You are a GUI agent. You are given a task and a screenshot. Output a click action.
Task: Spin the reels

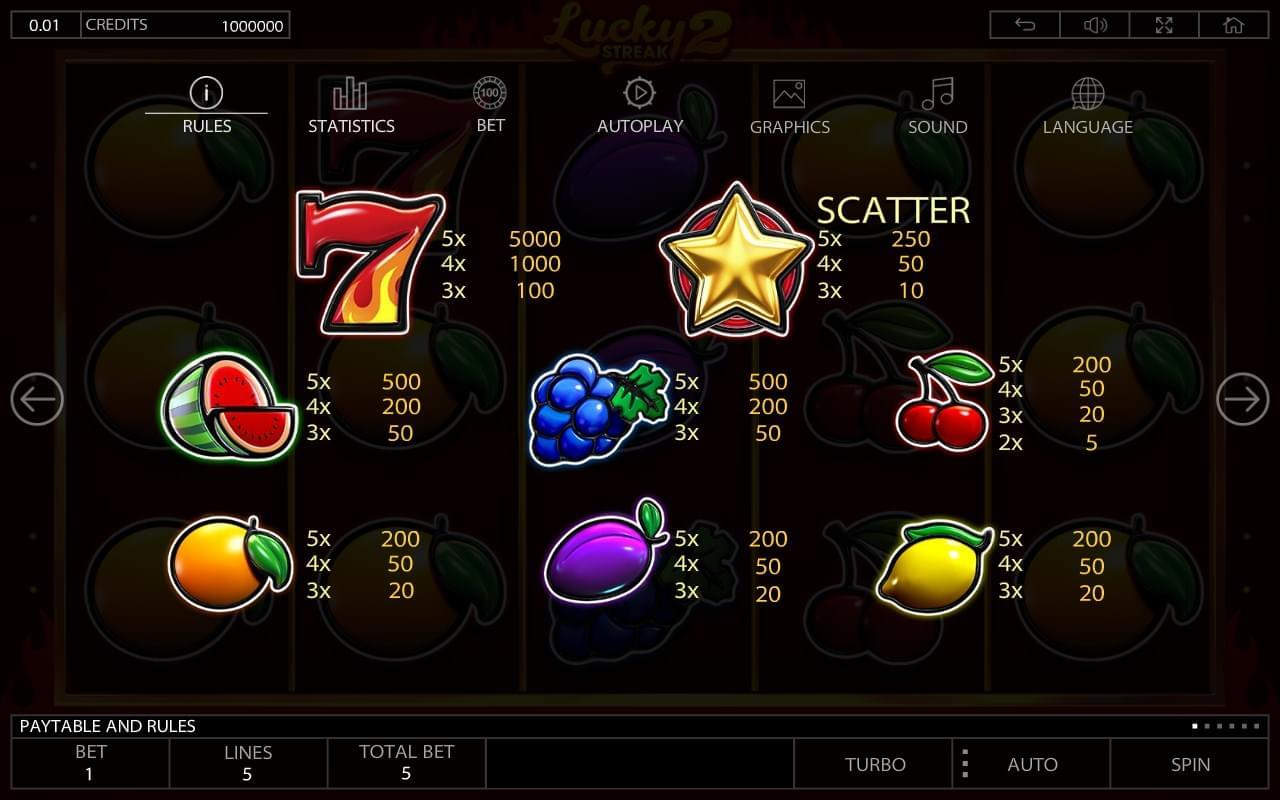pyautogui.click(x=1190, y=764)
